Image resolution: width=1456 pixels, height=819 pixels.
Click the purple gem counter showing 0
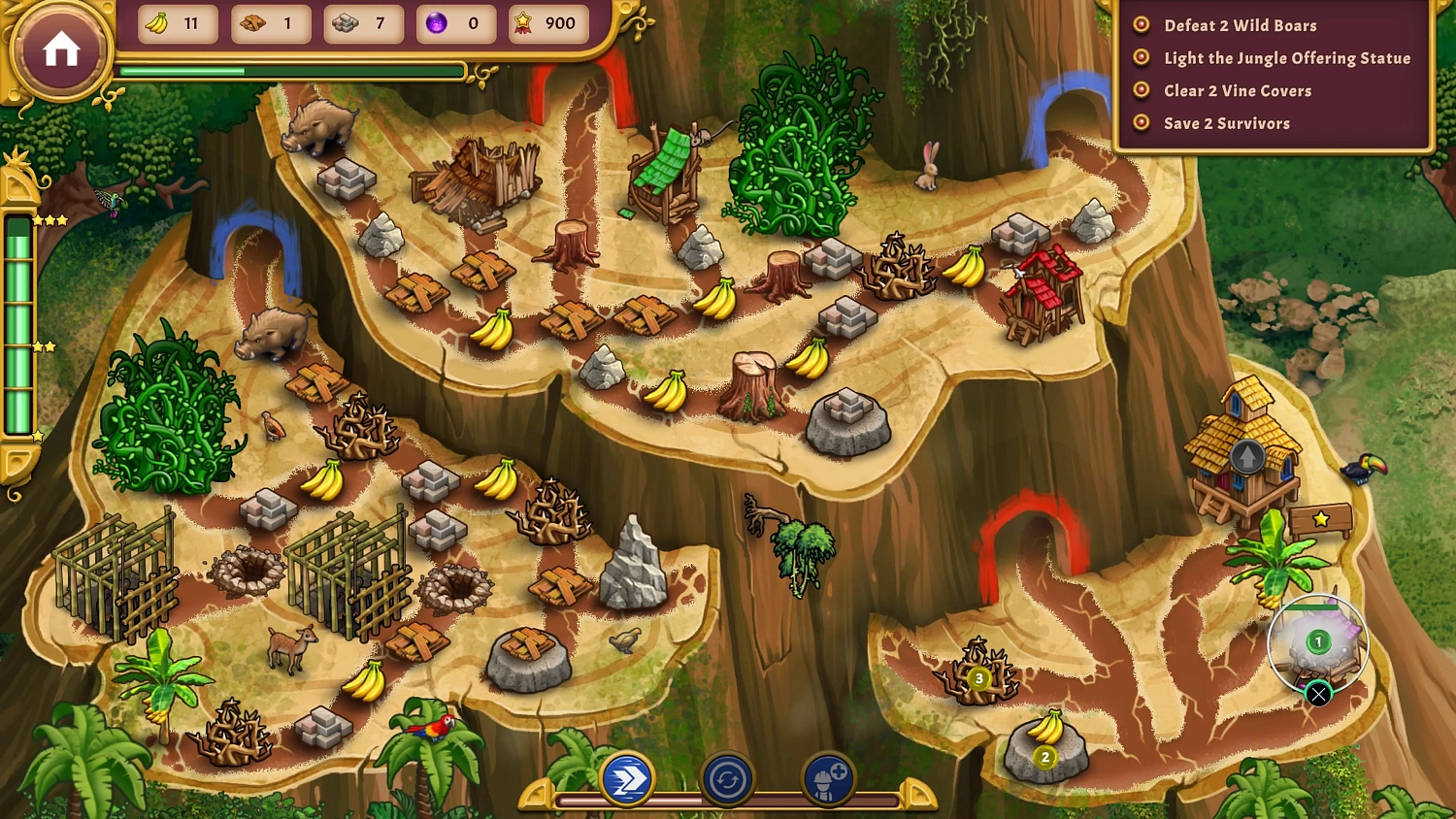456,23
